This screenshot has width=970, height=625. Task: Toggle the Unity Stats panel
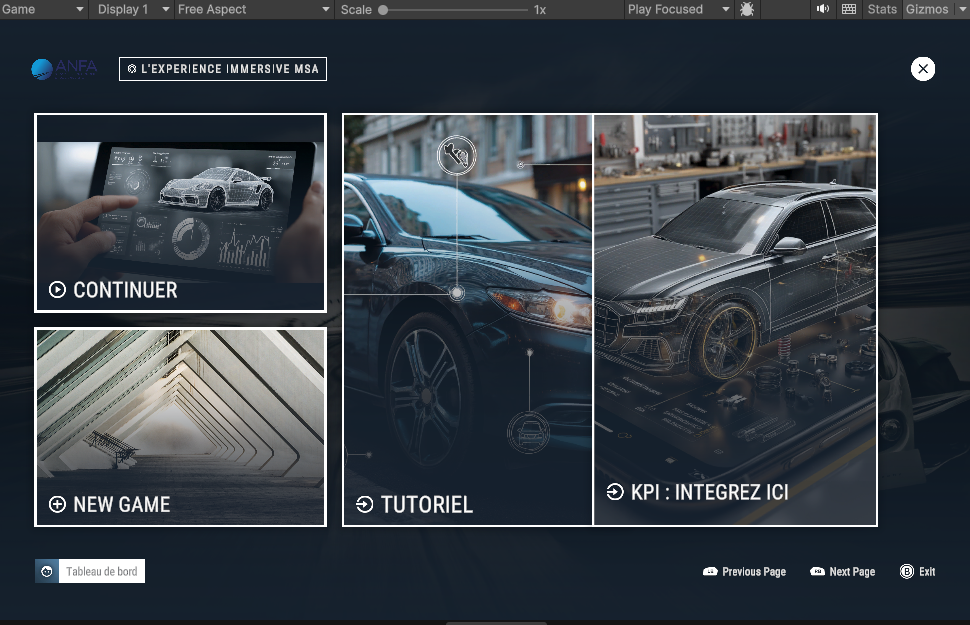click(882, 9)
